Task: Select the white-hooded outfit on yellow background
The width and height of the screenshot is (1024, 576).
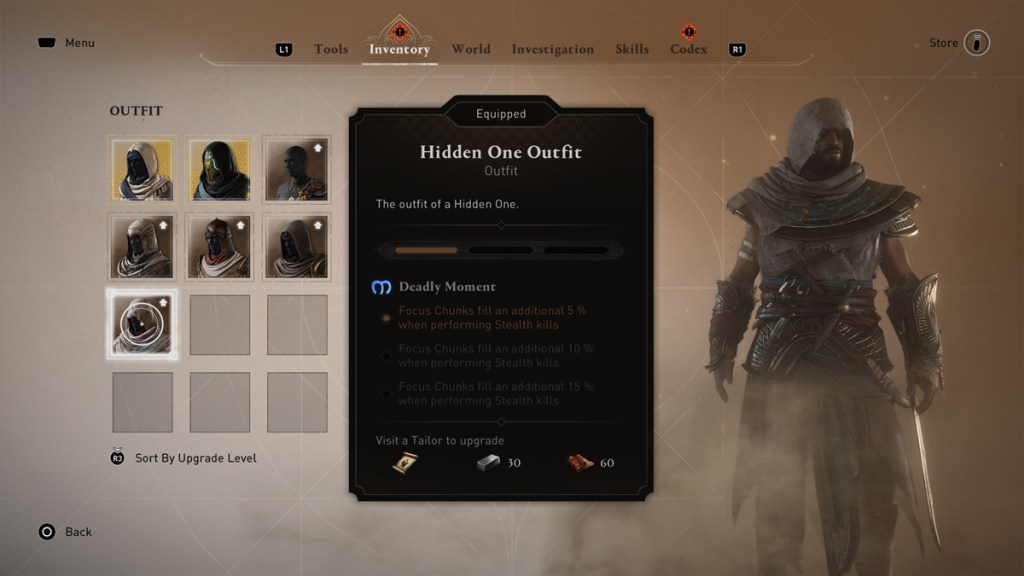Action: click(x=142, y=169)
